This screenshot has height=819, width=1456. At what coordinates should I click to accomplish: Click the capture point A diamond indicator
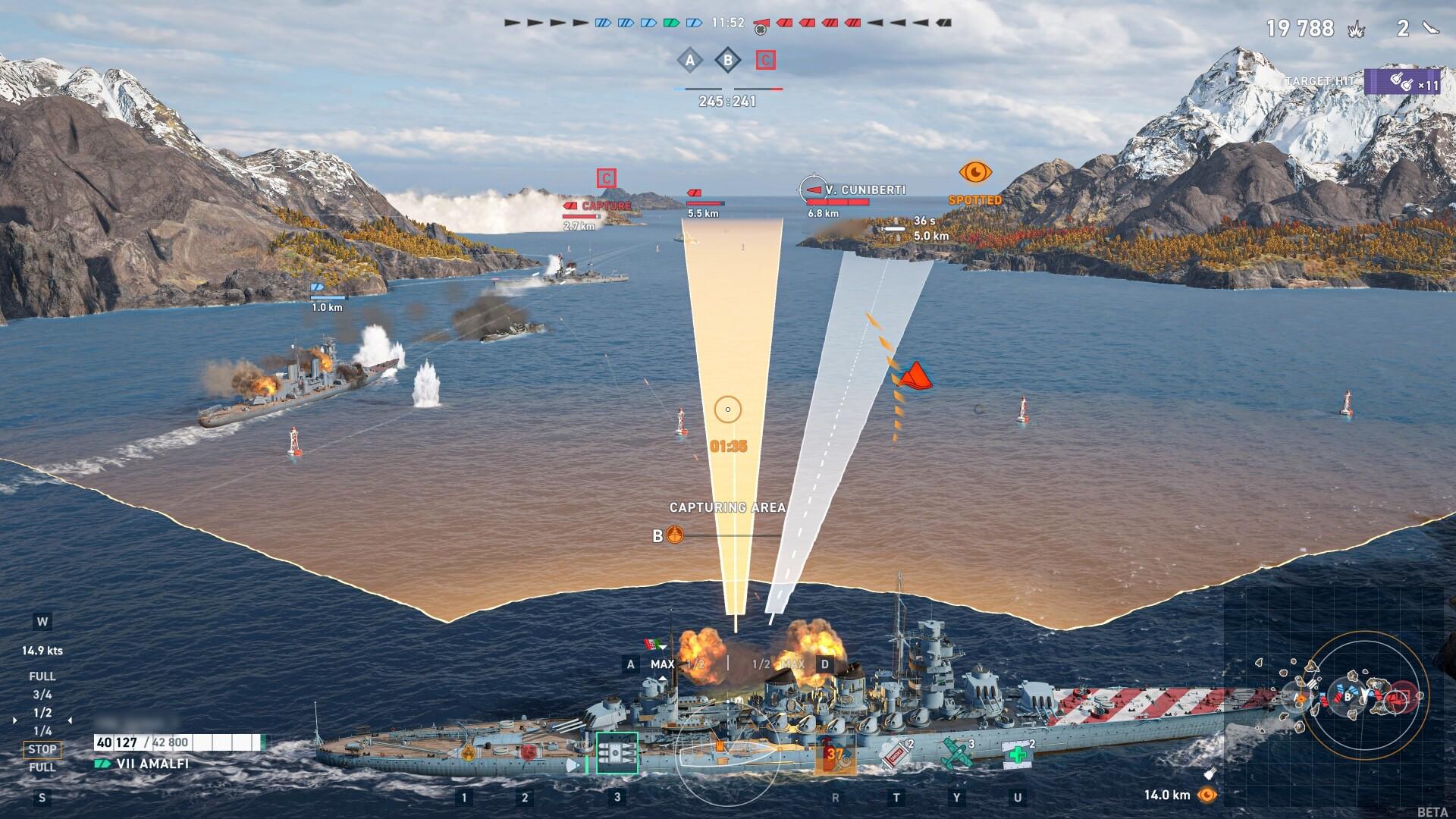pos(689,60)
